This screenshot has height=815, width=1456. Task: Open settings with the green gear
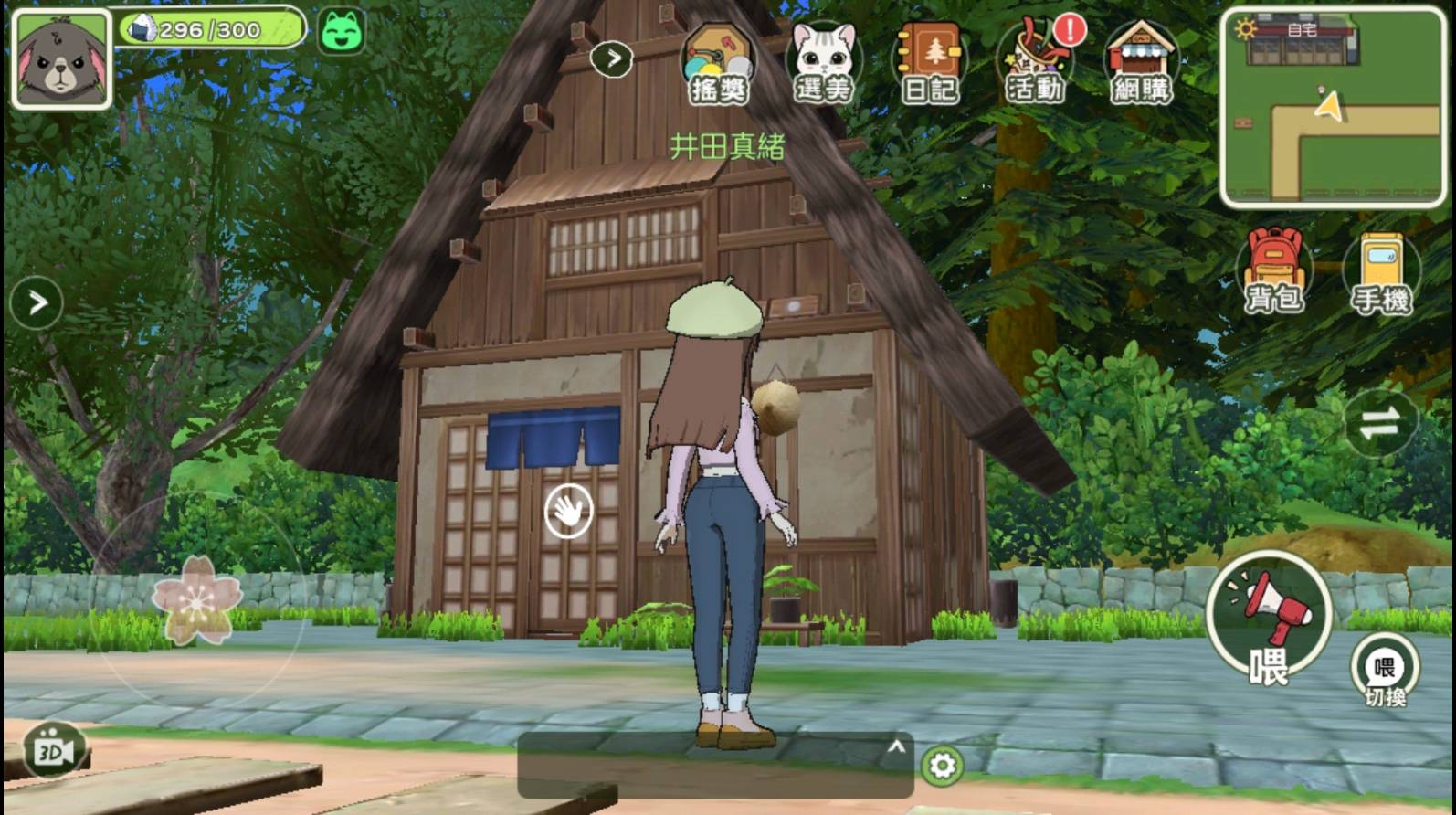(x=942, y=766)
